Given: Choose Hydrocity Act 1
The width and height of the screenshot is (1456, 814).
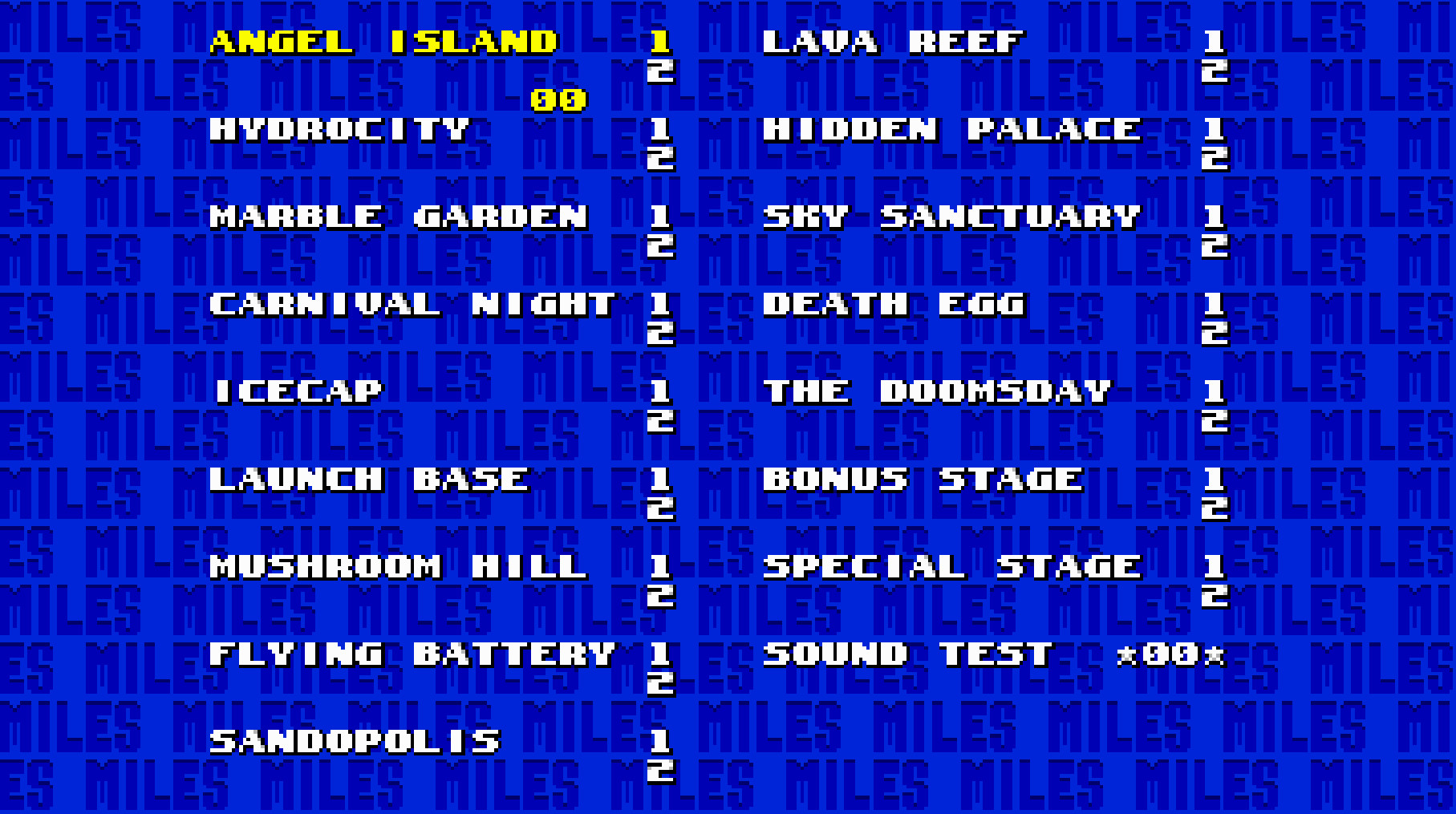Looking at the screenshot, I should click(660, 131).
